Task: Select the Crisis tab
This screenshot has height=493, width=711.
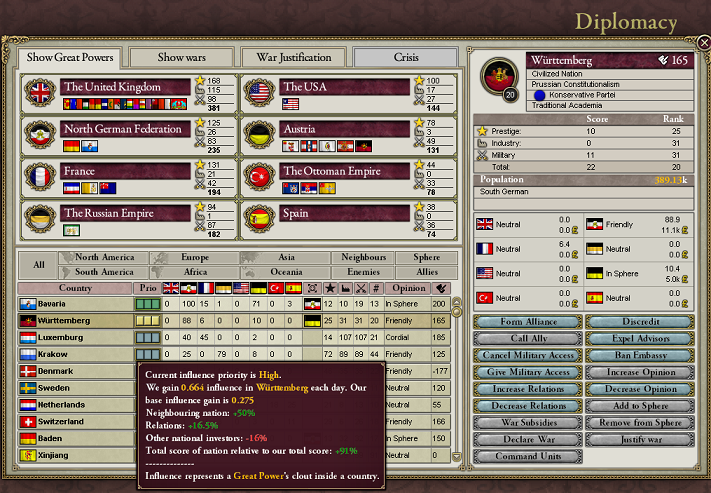Action: coord(406,57)
